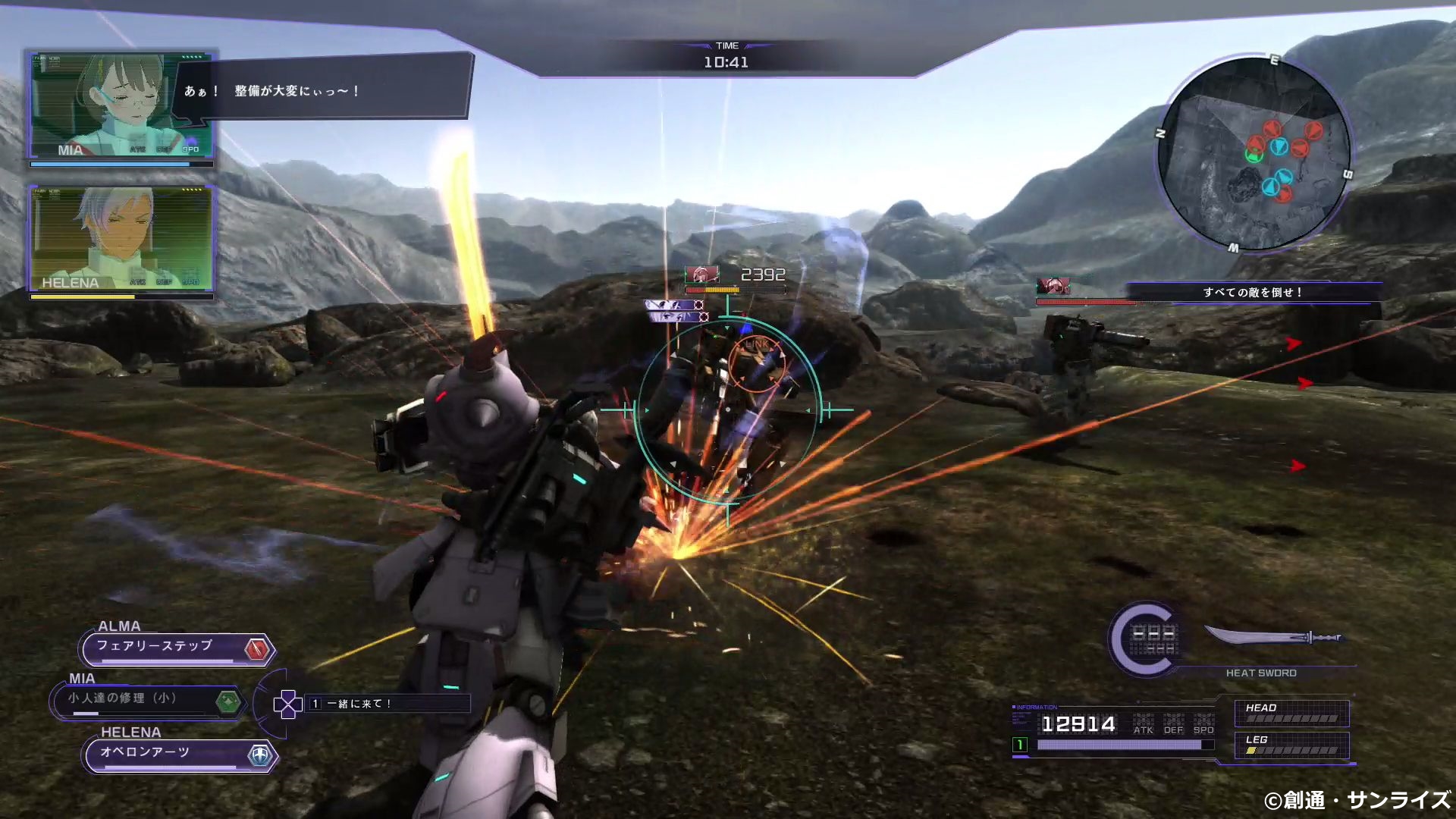This screenshot has width=1456, height=819.
Task: Click the green hexagon icon on Mia's skill
Action: pos(227,701)
